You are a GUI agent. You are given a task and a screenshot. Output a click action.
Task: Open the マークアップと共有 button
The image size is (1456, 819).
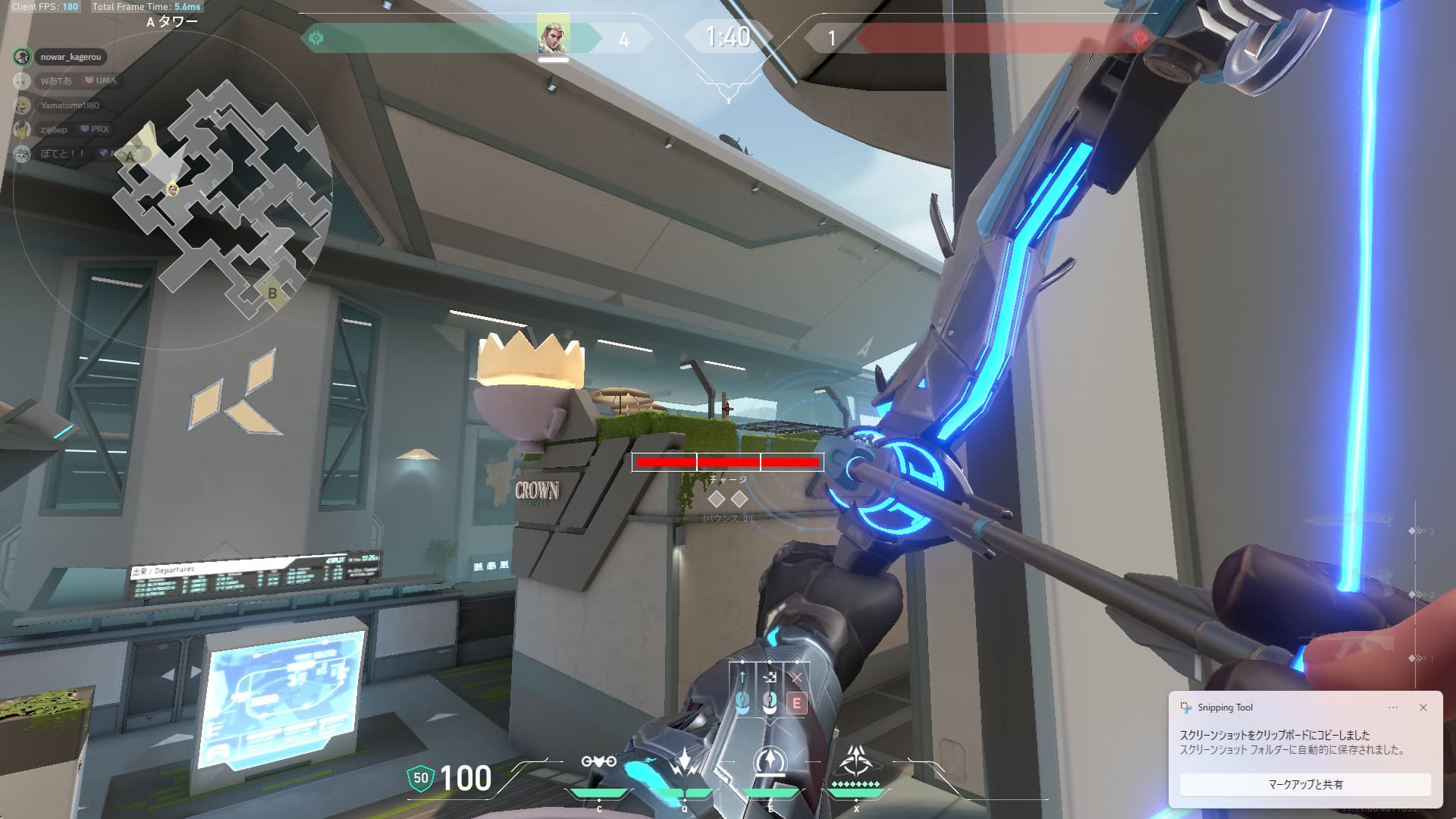pos(1305,784)
